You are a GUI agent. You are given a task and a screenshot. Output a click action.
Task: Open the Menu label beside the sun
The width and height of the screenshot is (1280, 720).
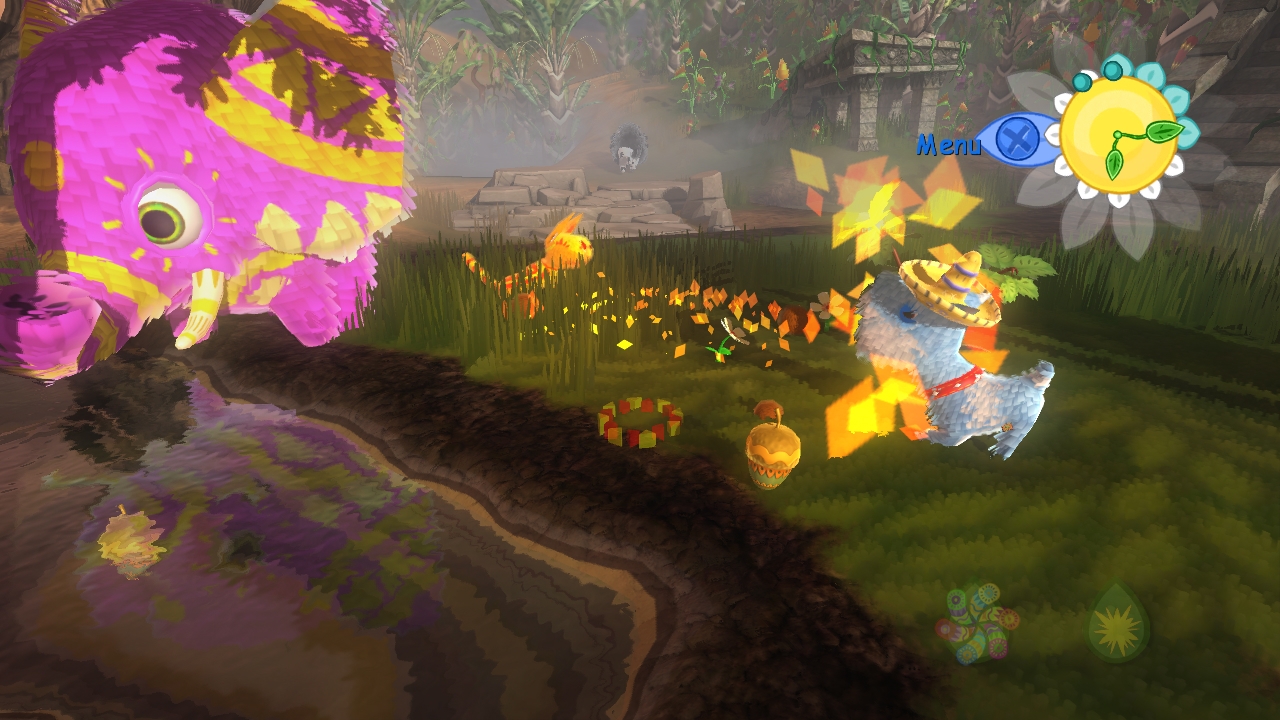click(949, 145)
